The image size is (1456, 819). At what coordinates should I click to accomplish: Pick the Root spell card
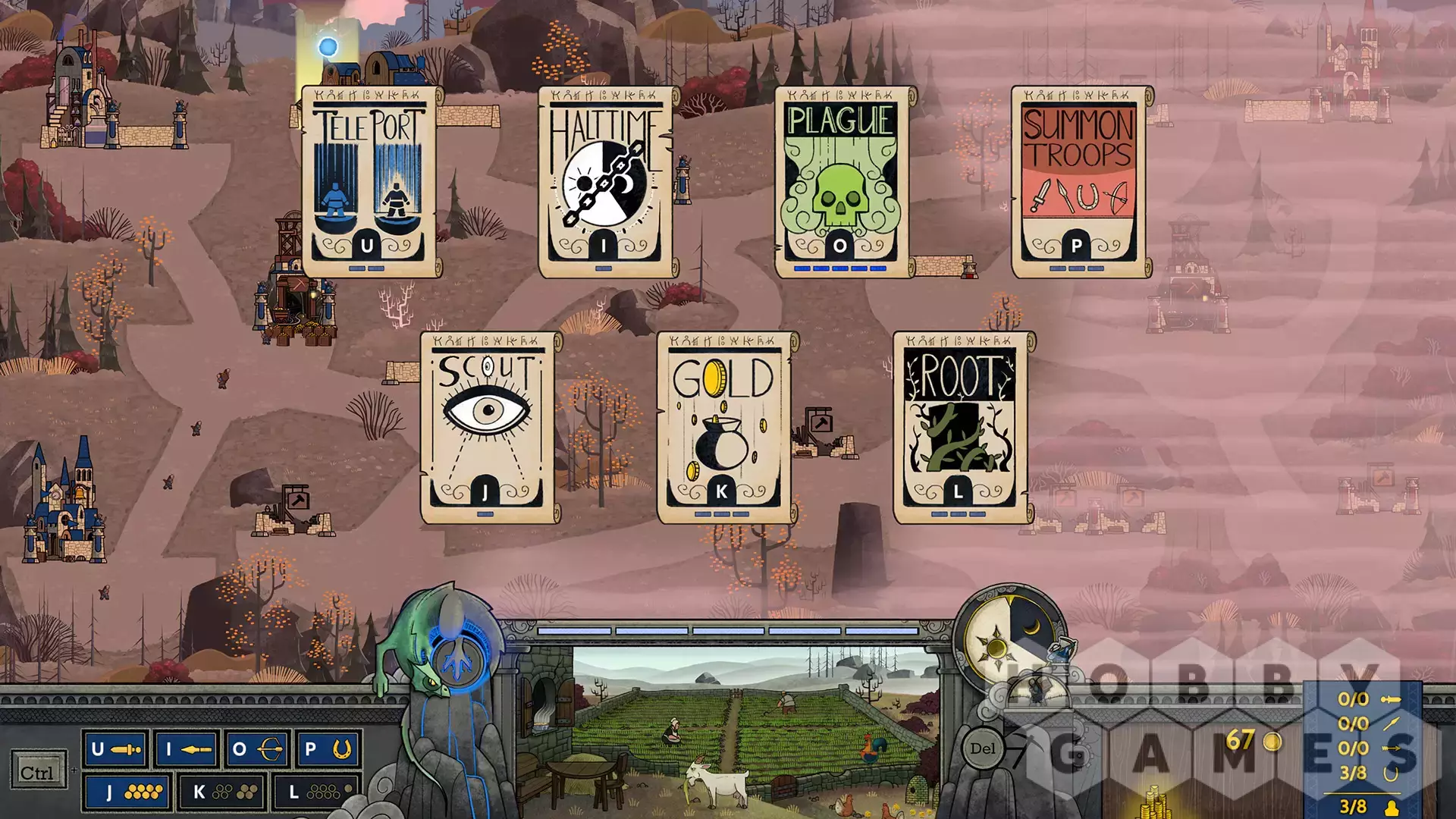click(959, 428)
